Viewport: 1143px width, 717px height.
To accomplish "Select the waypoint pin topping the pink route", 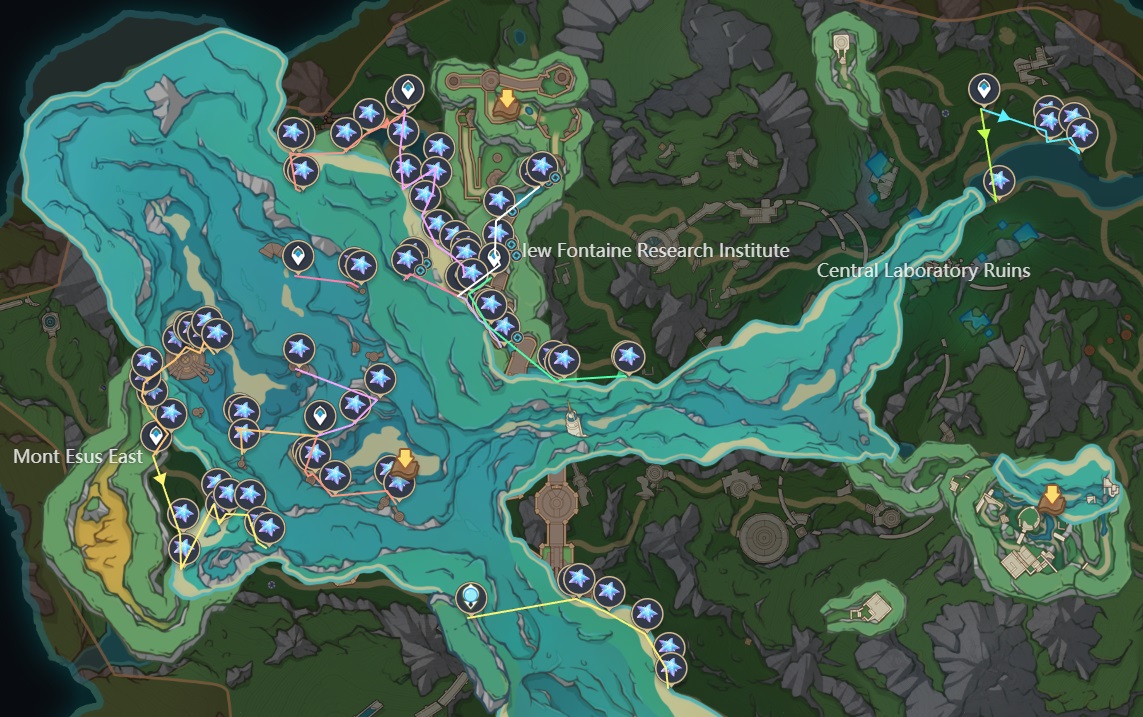I will pyautogui.click(x=407, y=91).
